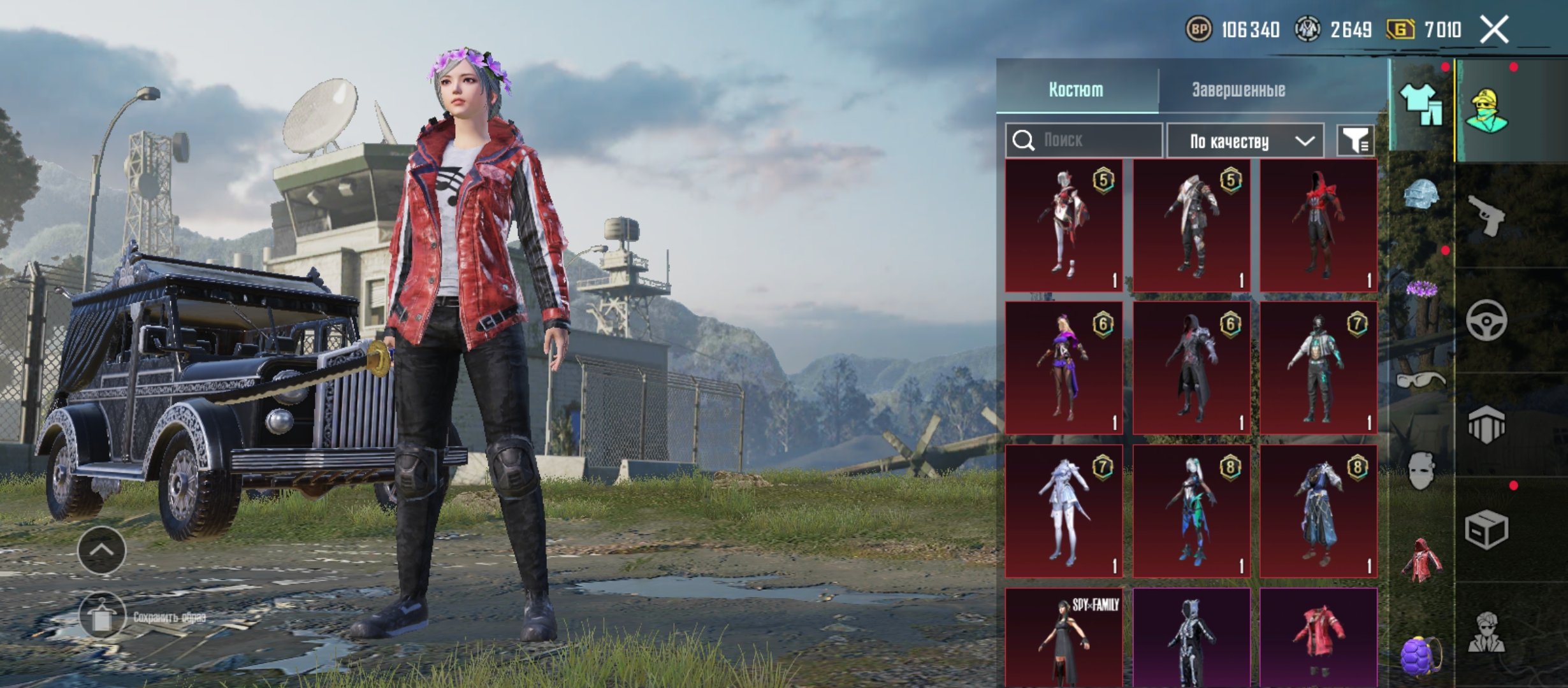This screenshot has height=688, width=1568.
Task: Open the По качеству sort dropdown
Action: [x=1245, y=141]
